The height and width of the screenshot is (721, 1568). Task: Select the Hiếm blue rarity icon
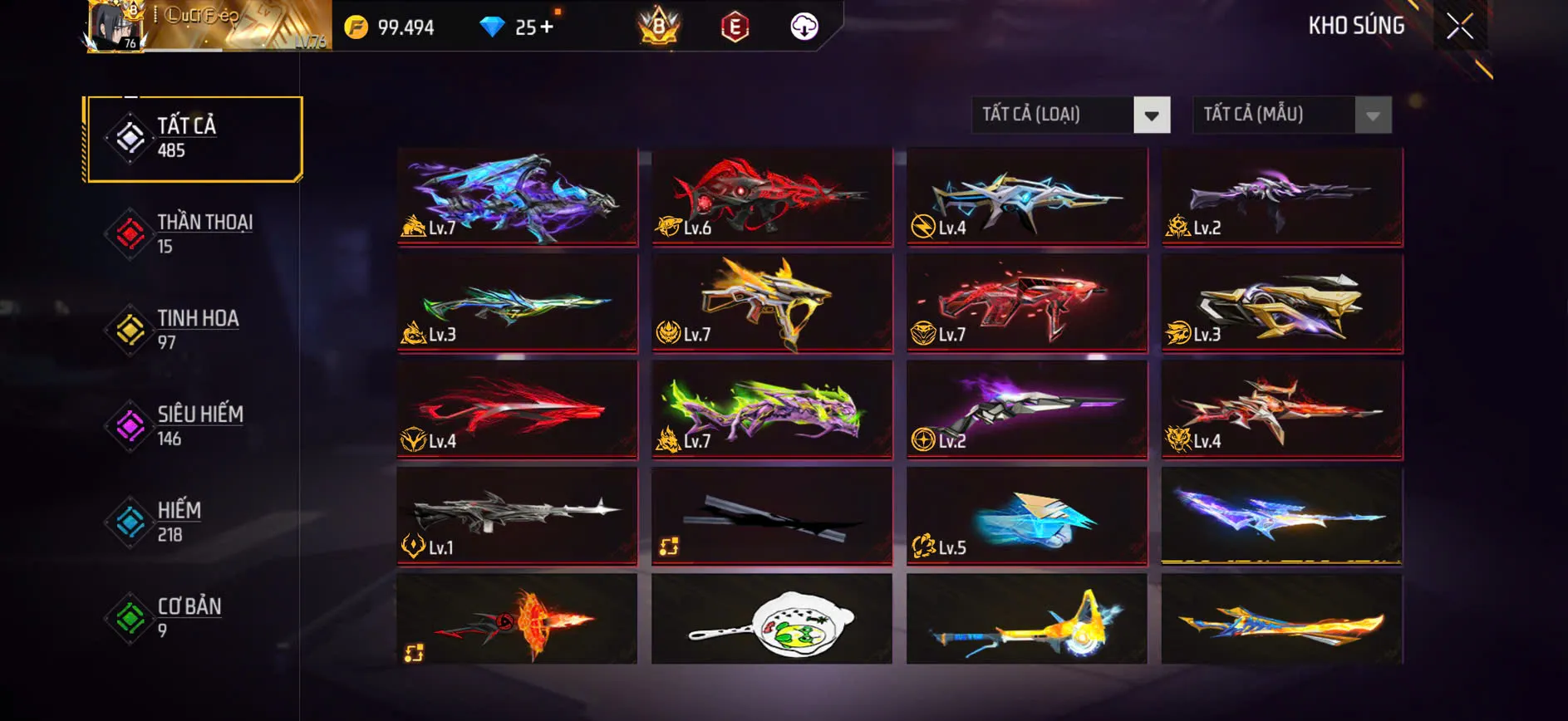pyautogui.click(x=129, y=522)
